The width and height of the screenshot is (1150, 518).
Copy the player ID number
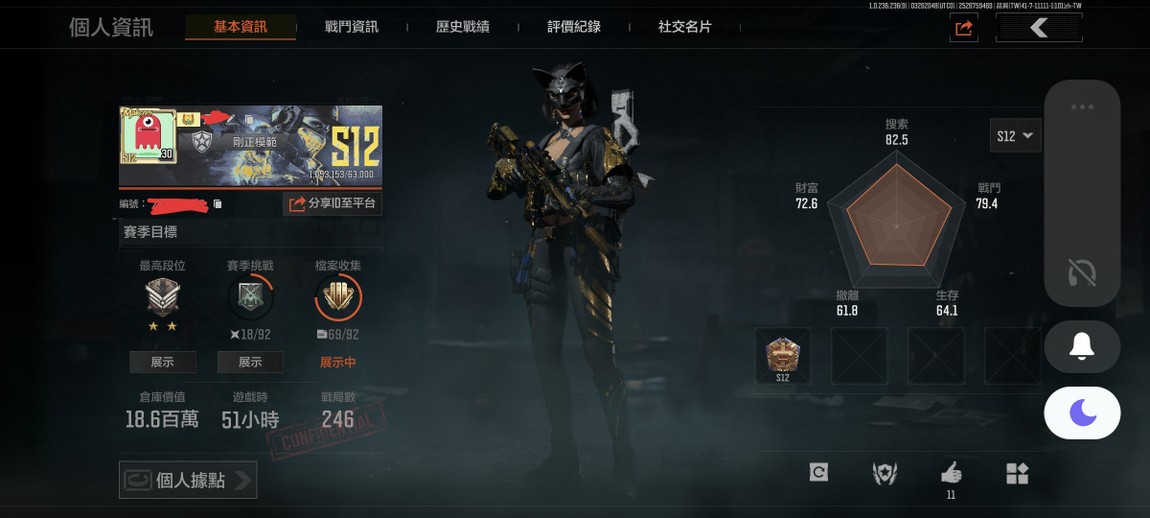coord(218,205)
